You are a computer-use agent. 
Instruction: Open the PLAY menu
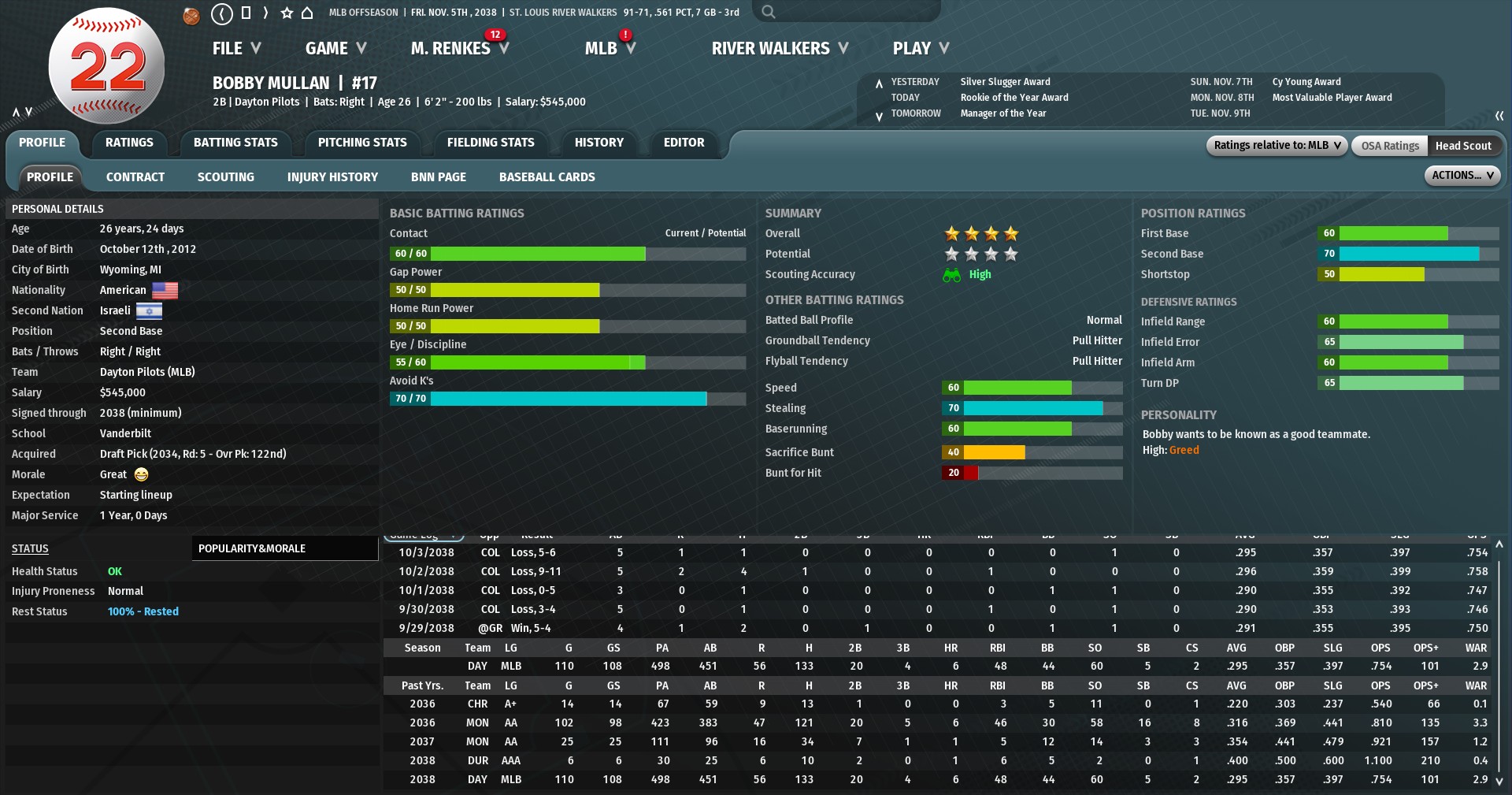click(920, 49)
